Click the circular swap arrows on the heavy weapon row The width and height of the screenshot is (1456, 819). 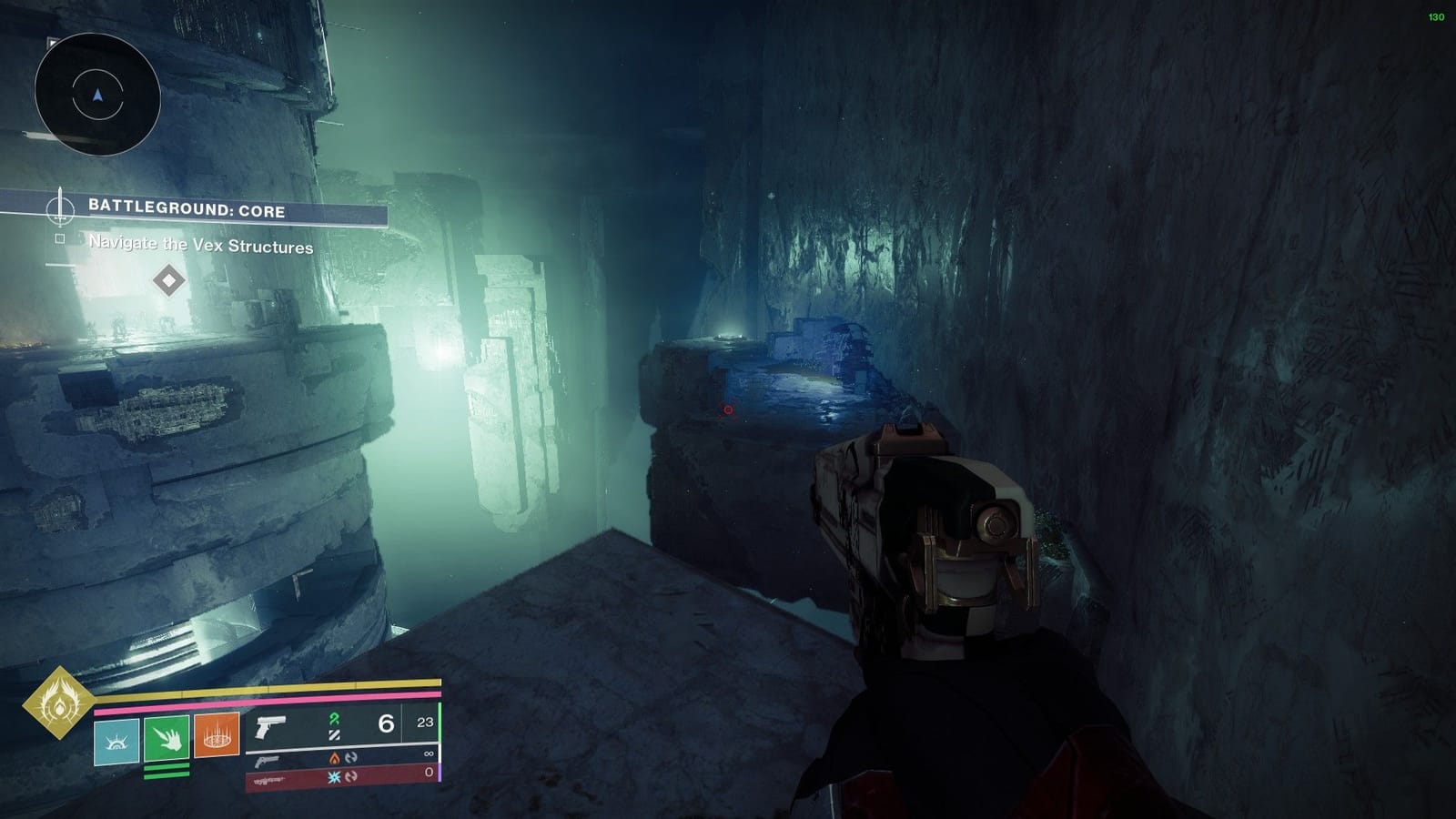349,776
